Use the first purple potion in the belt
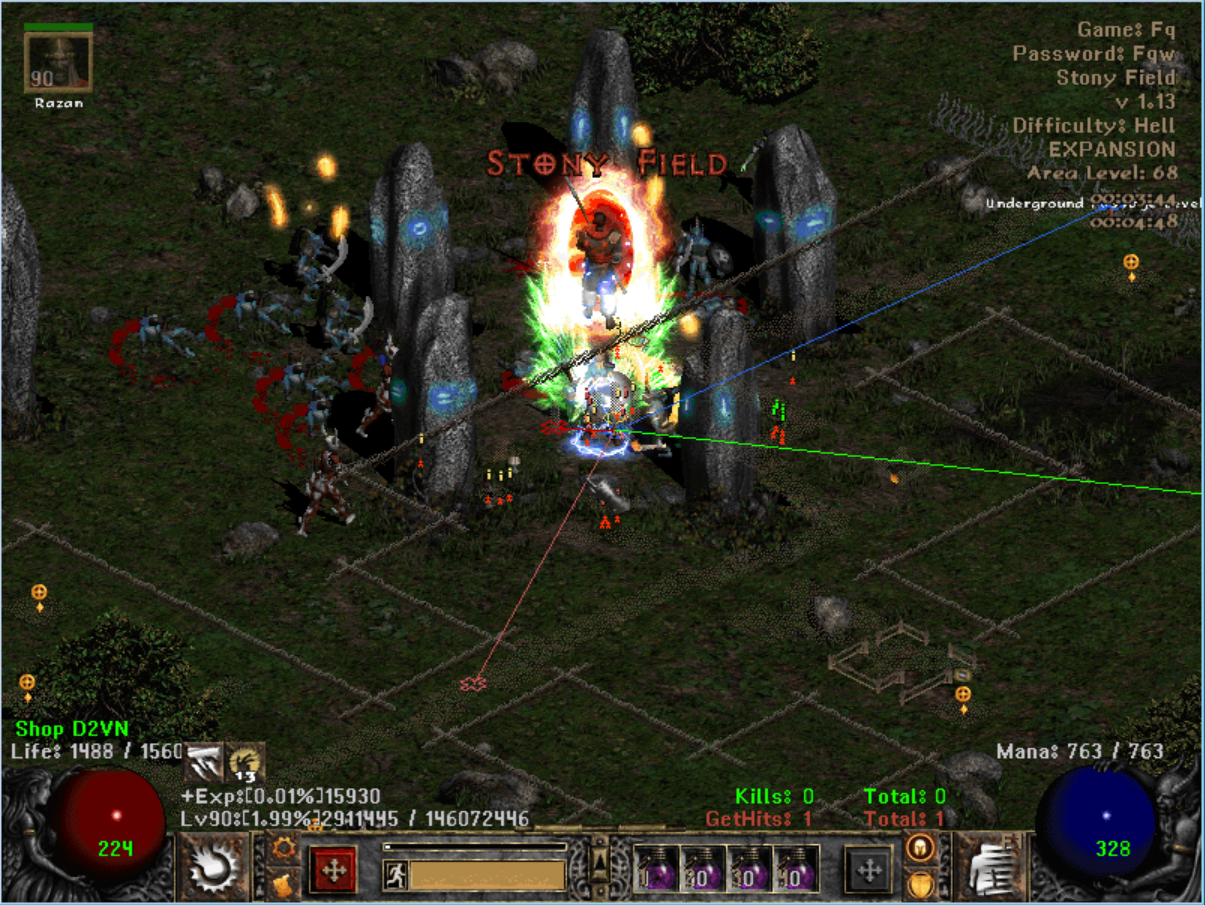The width and height of the screenshot is (1205, 905). coord(655,868)
